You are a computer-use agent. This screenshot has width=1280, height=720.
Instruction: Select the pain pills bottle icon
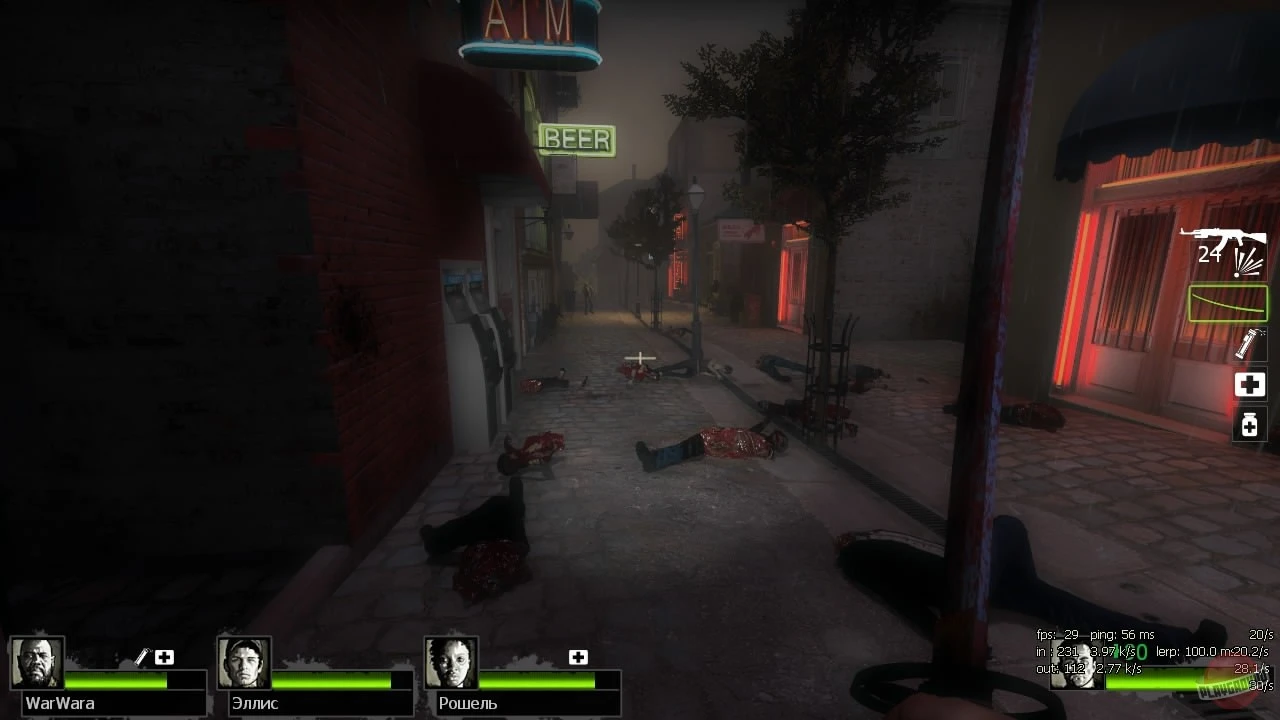(x=1249, y=425)
